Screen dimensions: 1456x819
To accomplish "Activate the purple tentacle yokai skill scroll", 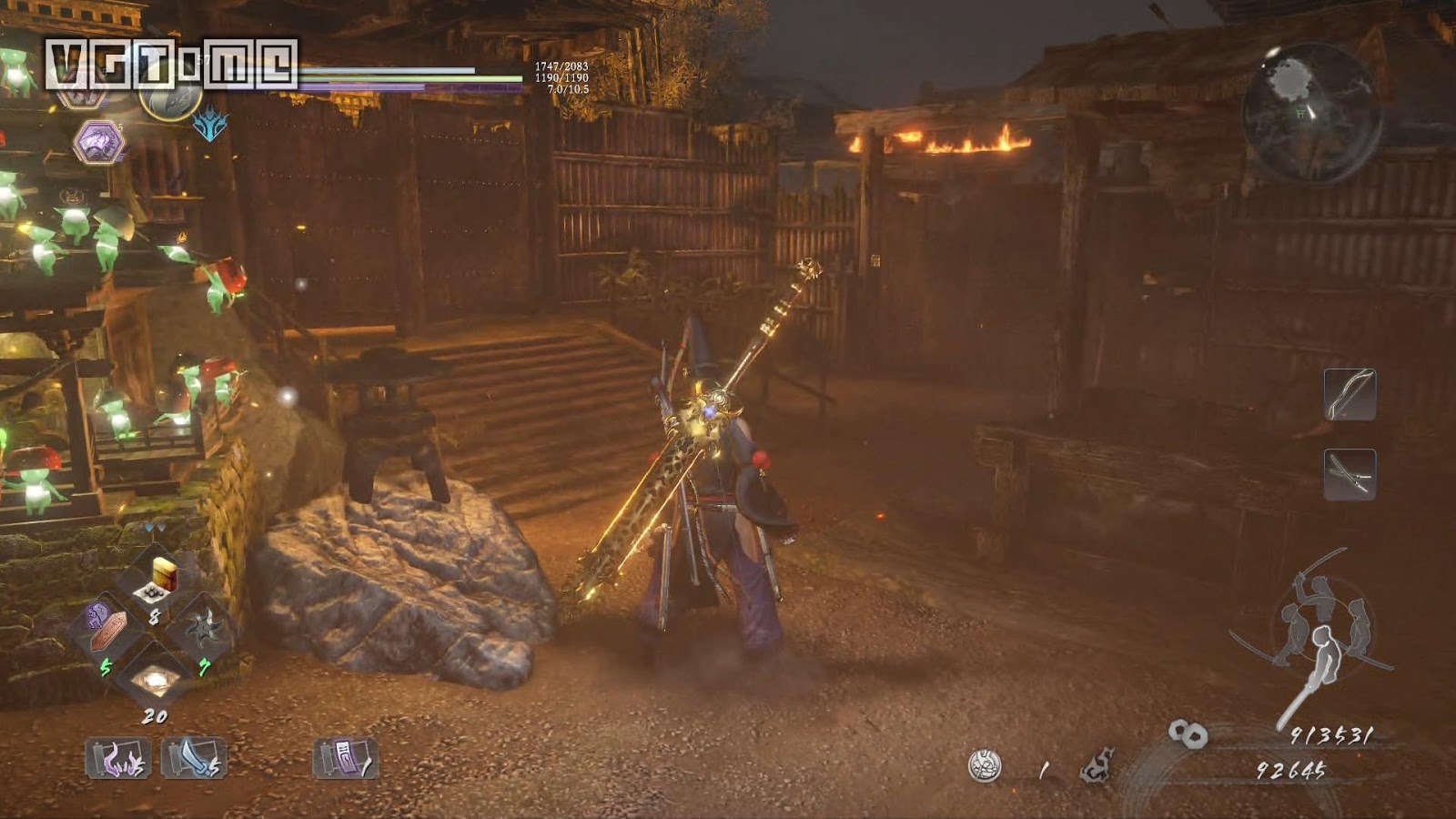I will pyautogui.click(x=117, y=757).
